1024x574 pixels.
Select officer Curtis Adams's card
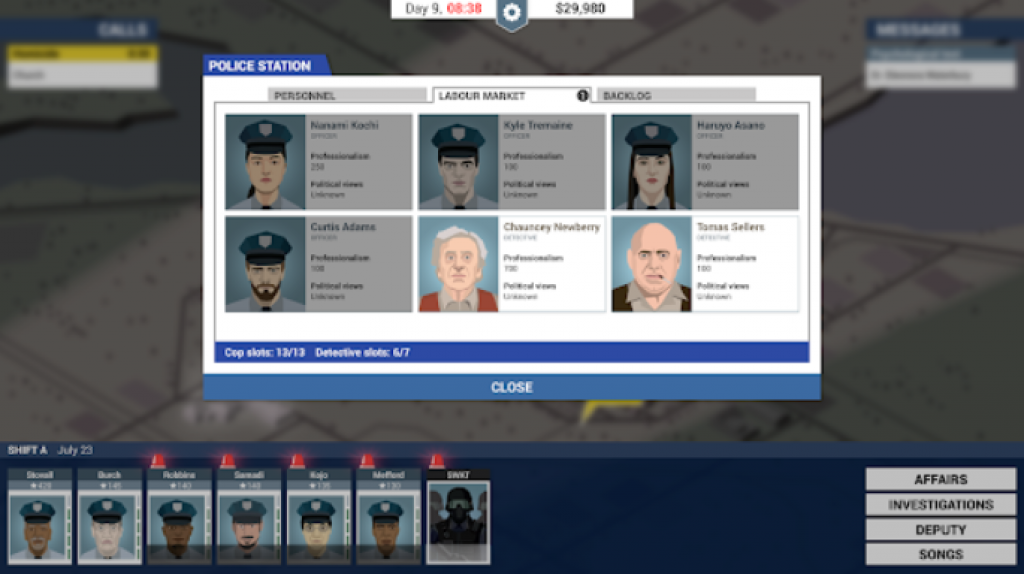click(x=318, y=264)
